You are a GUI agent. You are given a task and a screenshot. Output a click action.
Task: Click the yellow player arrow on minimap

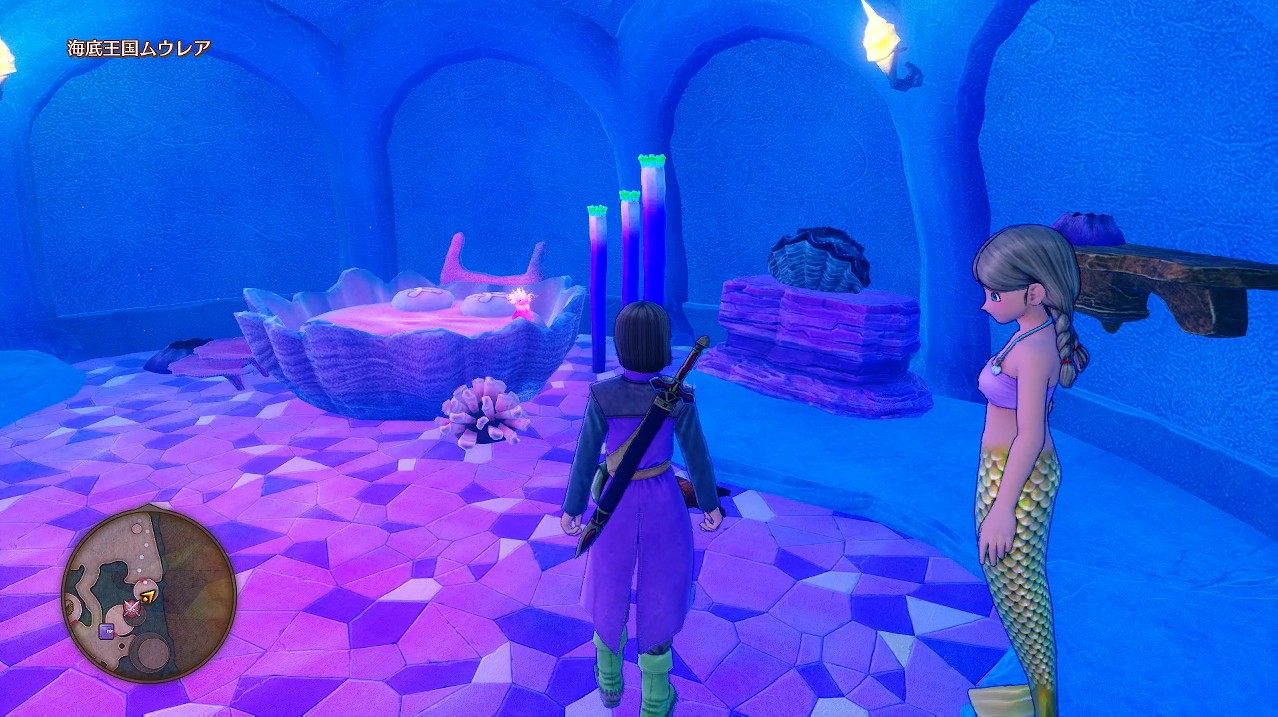[148, 597]
